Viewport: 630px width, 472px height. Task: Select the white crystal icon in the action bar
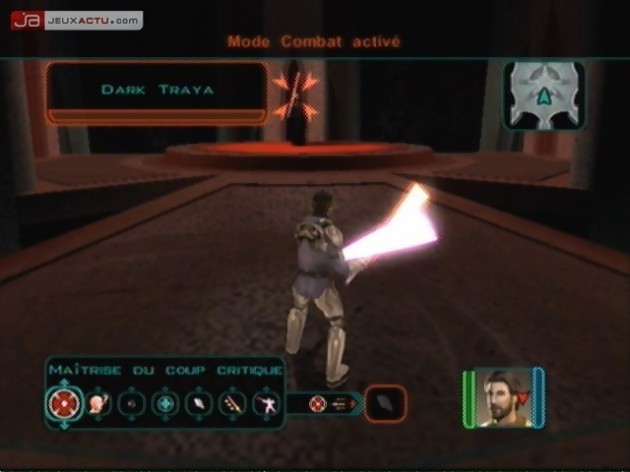click(200, 404)
